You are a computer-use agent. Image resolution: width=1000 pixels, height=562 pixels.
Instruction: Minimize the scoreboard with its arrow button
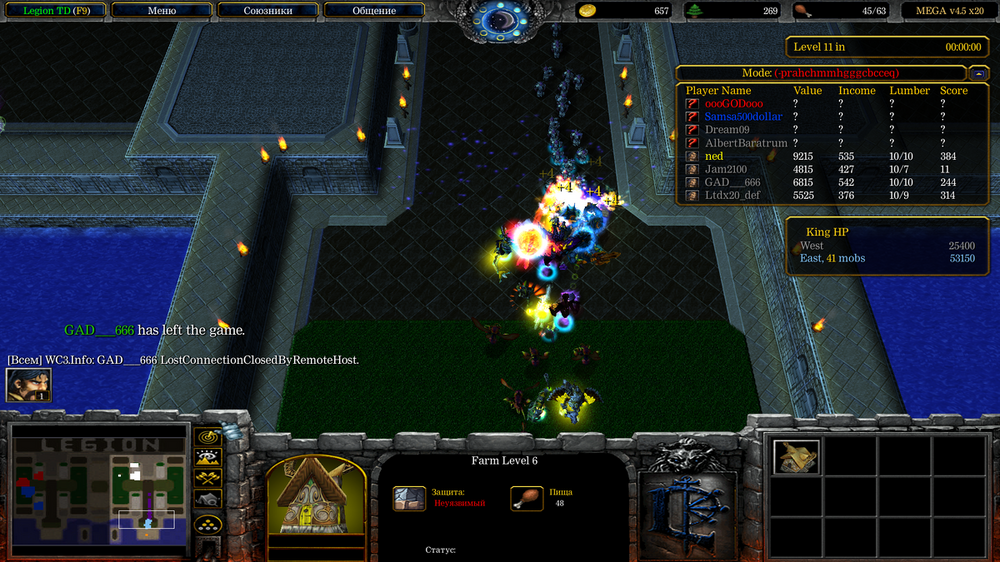(x=978, y=73)
